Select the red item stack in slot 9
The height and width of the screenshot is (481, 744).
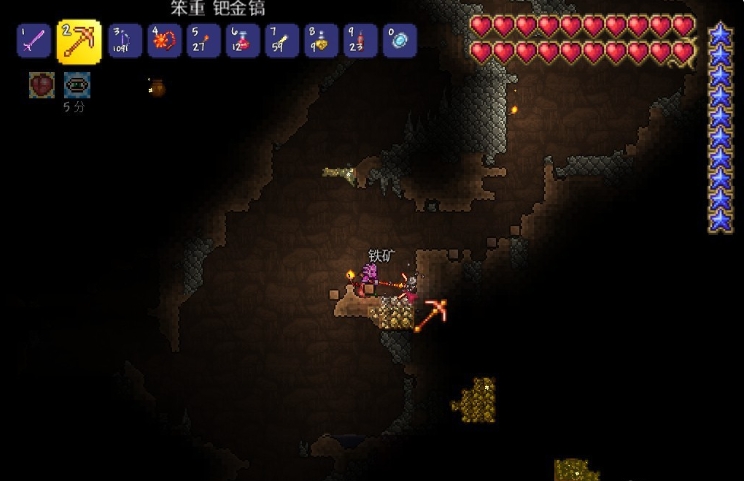[x=360, y=41]
